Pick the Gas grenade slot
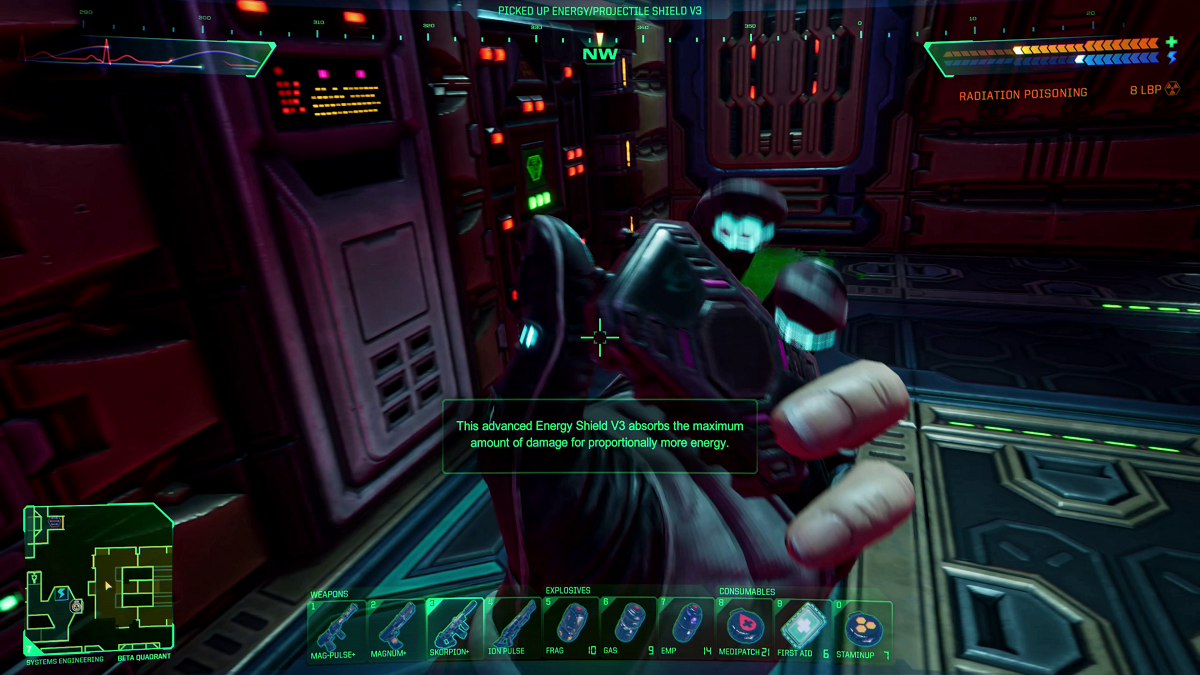Screen dimensions: 1200x675 [x=629, y=627]
